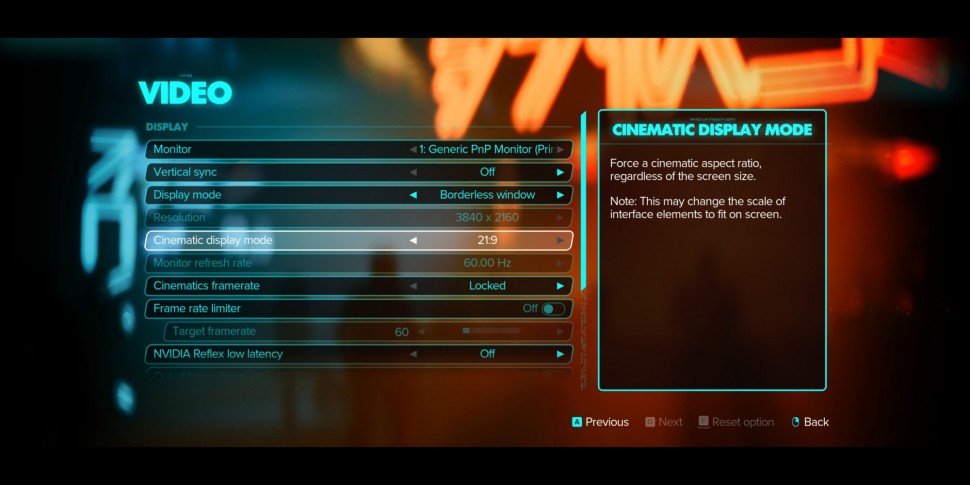The height and width of the screenshot is (485, 970).
Task: Click right arrow on Display mode
Action: 560,195
